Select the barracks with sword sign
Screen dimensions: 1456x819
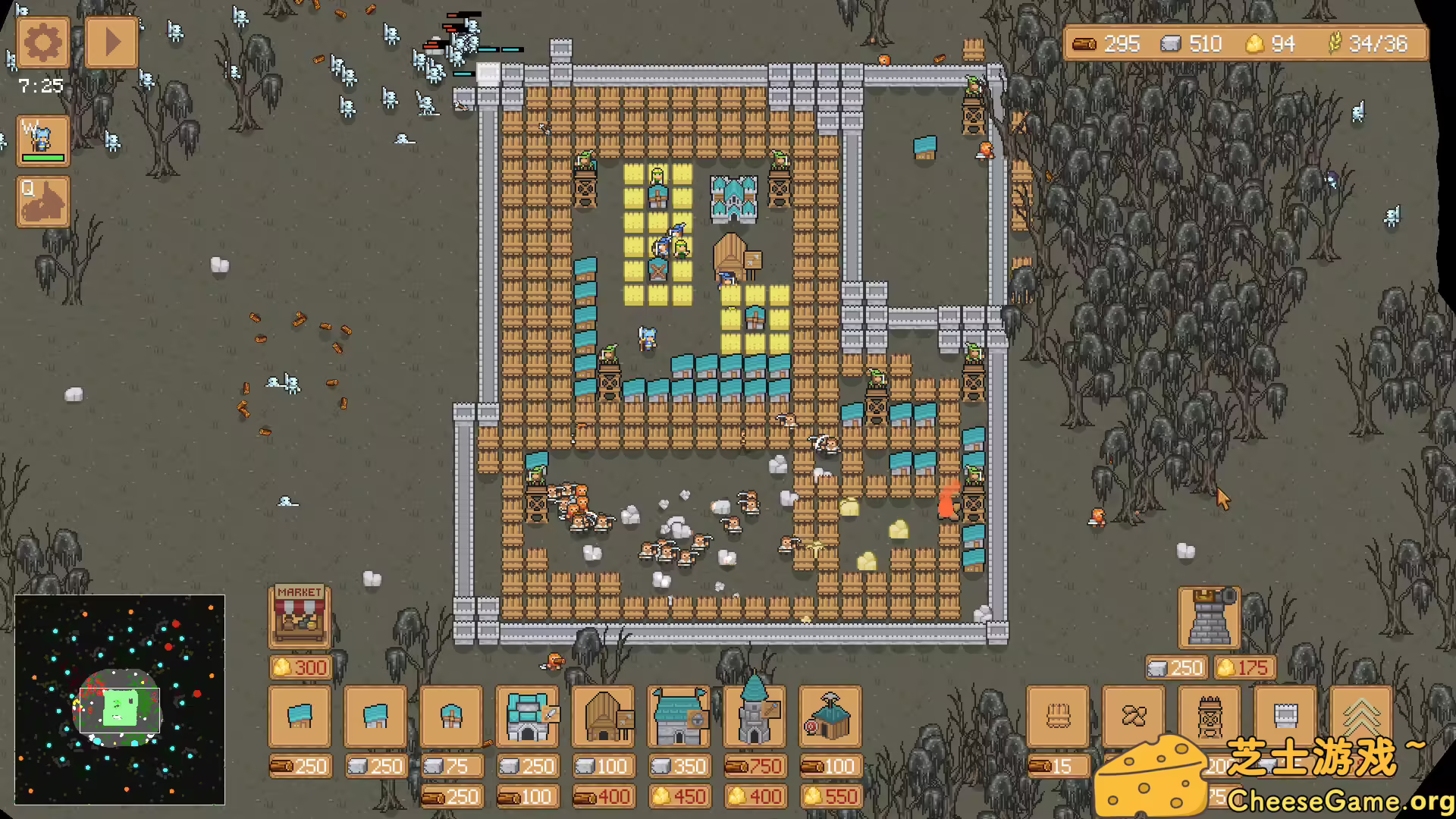click(527, 717)
